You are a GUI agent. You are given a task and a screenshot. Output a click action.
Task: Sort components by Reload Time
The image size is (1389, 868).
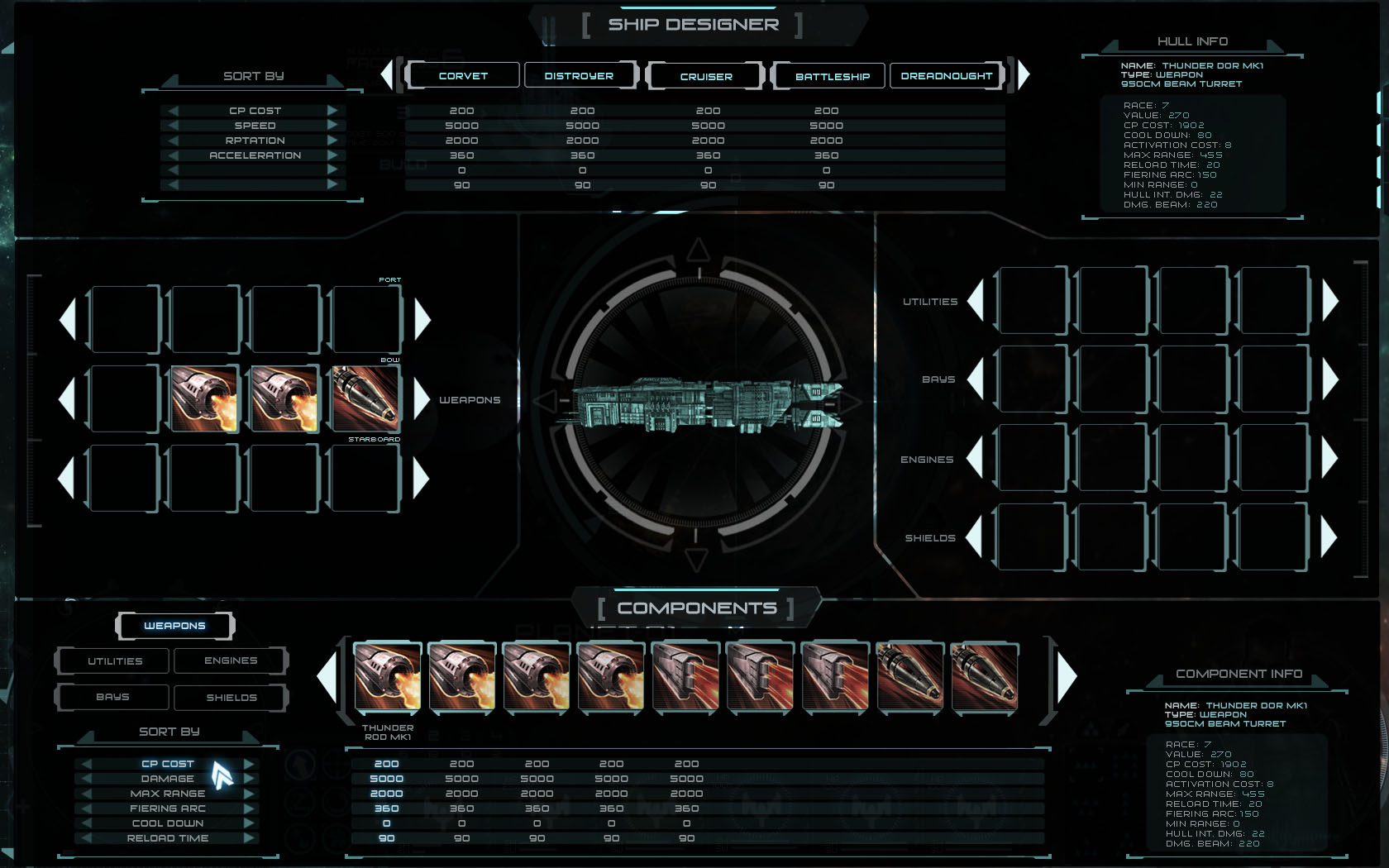(x=168, y=838)
